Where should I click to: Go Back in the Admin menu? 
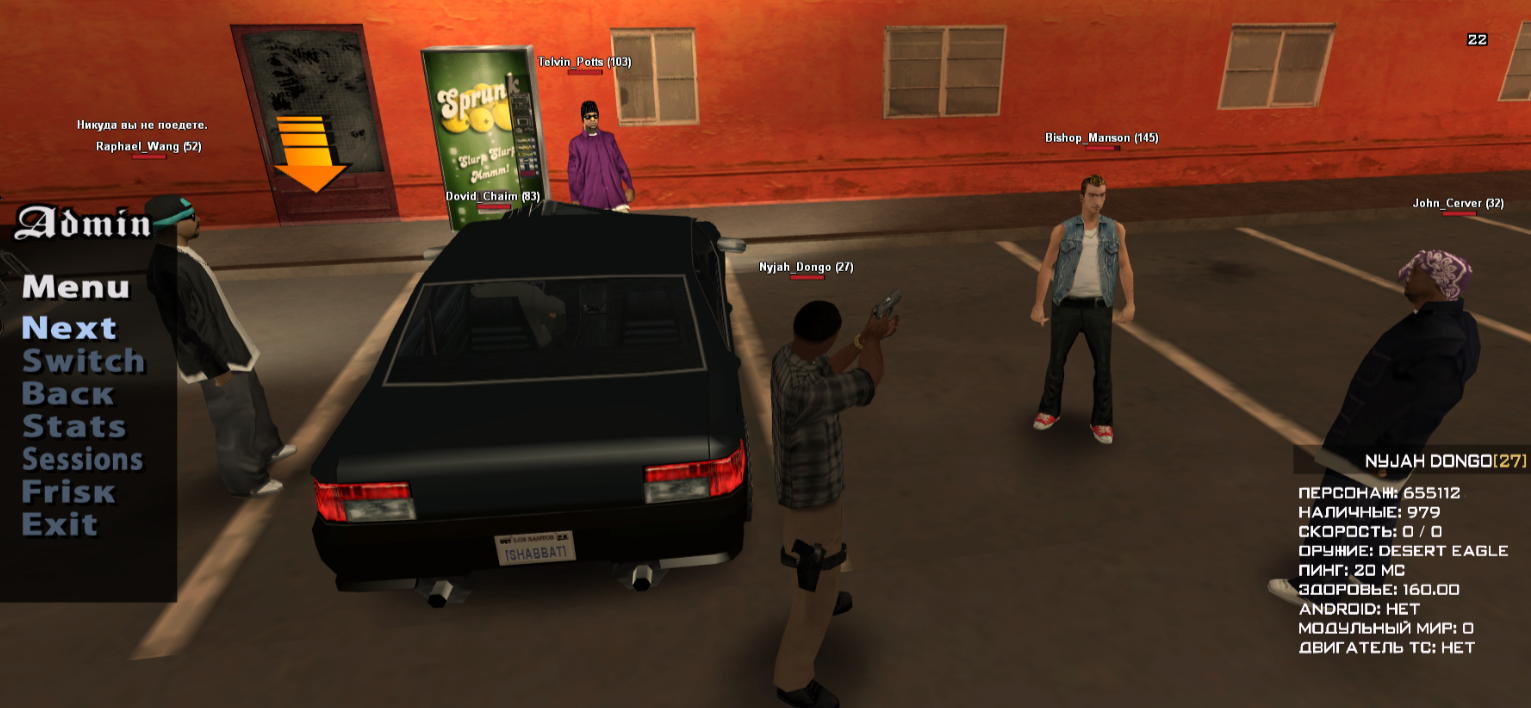pos(67,394)
